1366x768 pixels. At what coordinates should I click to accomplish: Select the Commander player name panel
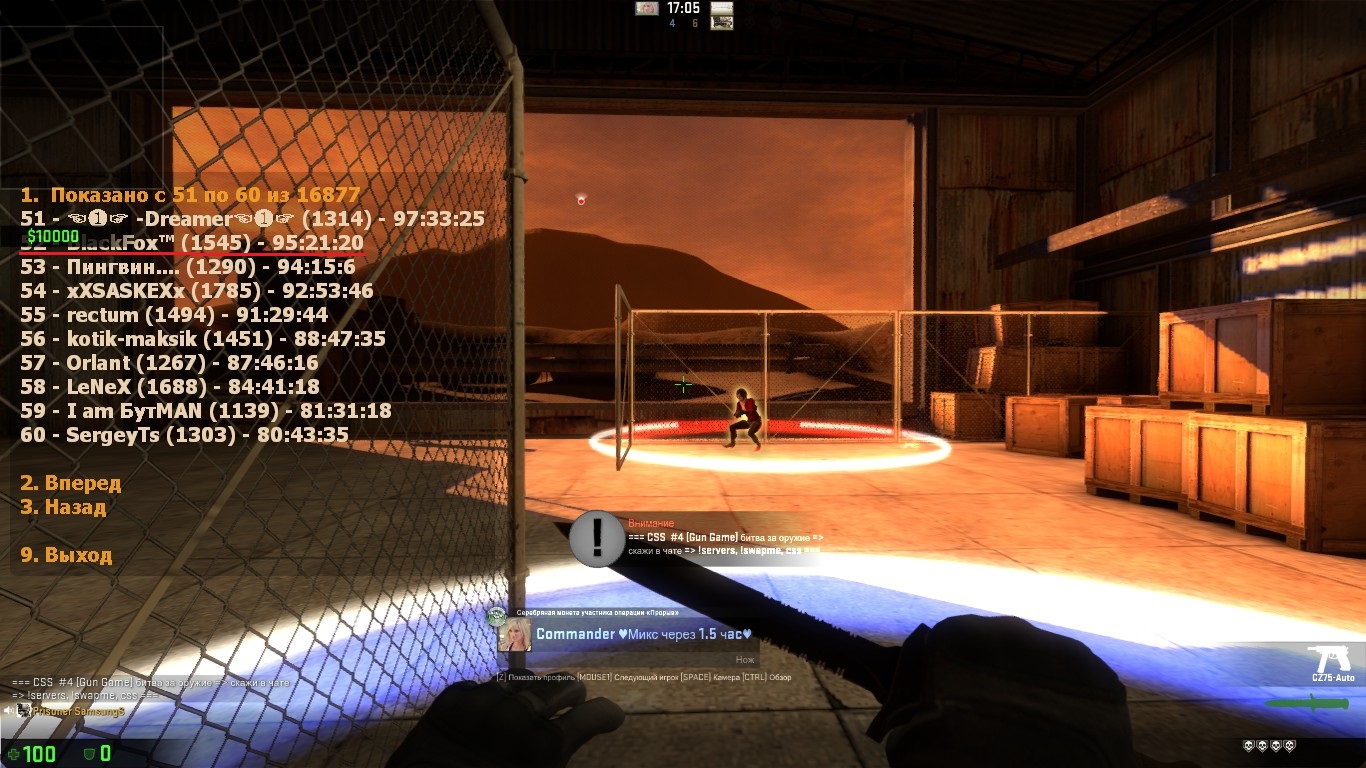(x=642, y=634)
